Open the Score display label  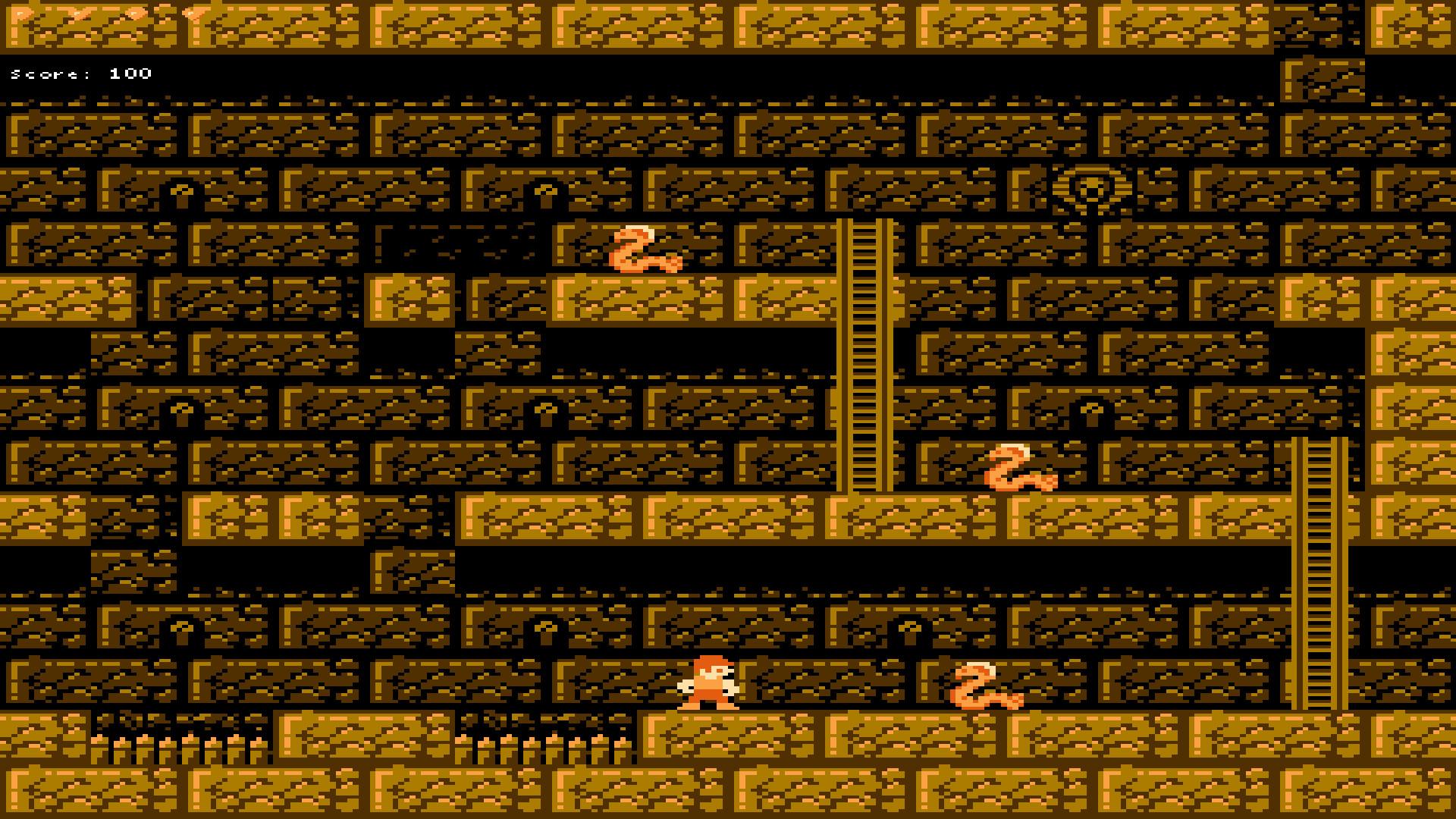[x=49, y=74]
